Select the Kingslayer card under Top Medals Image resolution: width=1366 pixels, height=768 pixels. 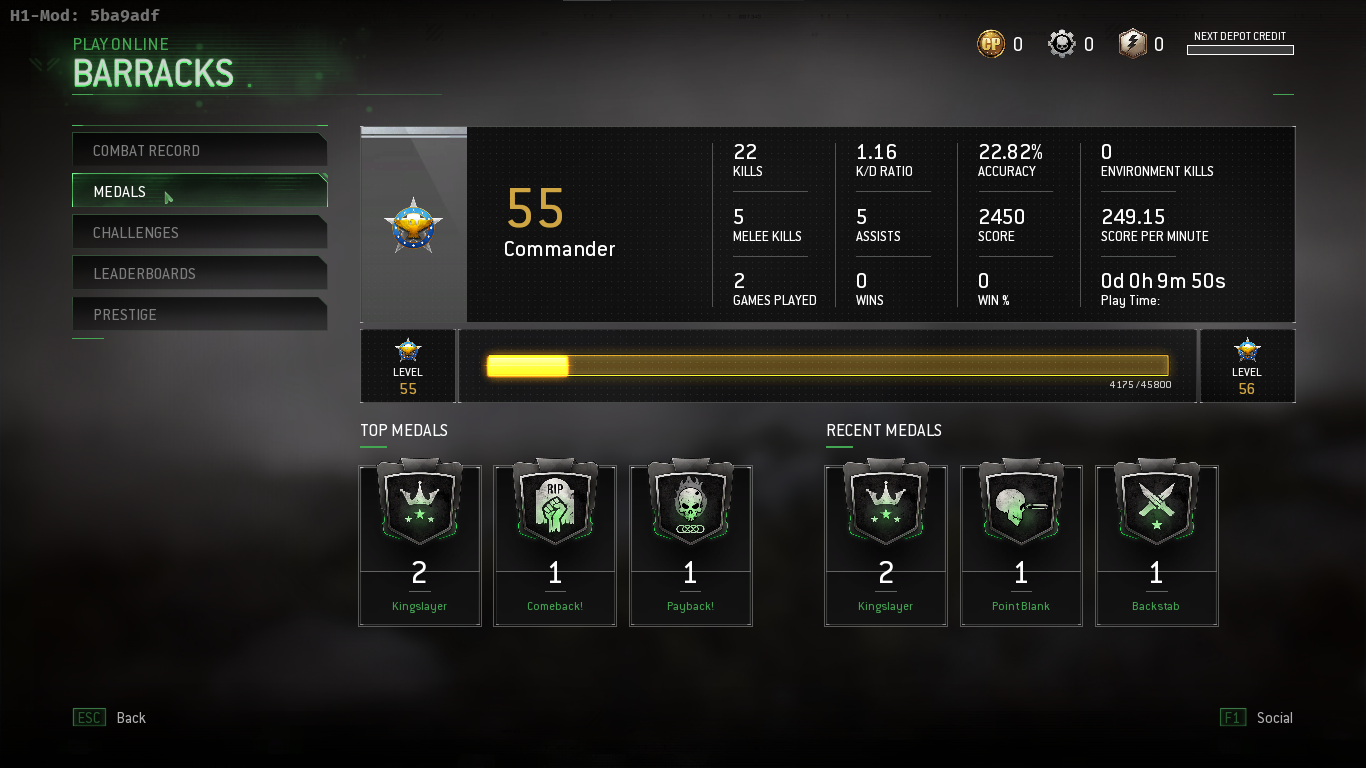pos(420,545)
